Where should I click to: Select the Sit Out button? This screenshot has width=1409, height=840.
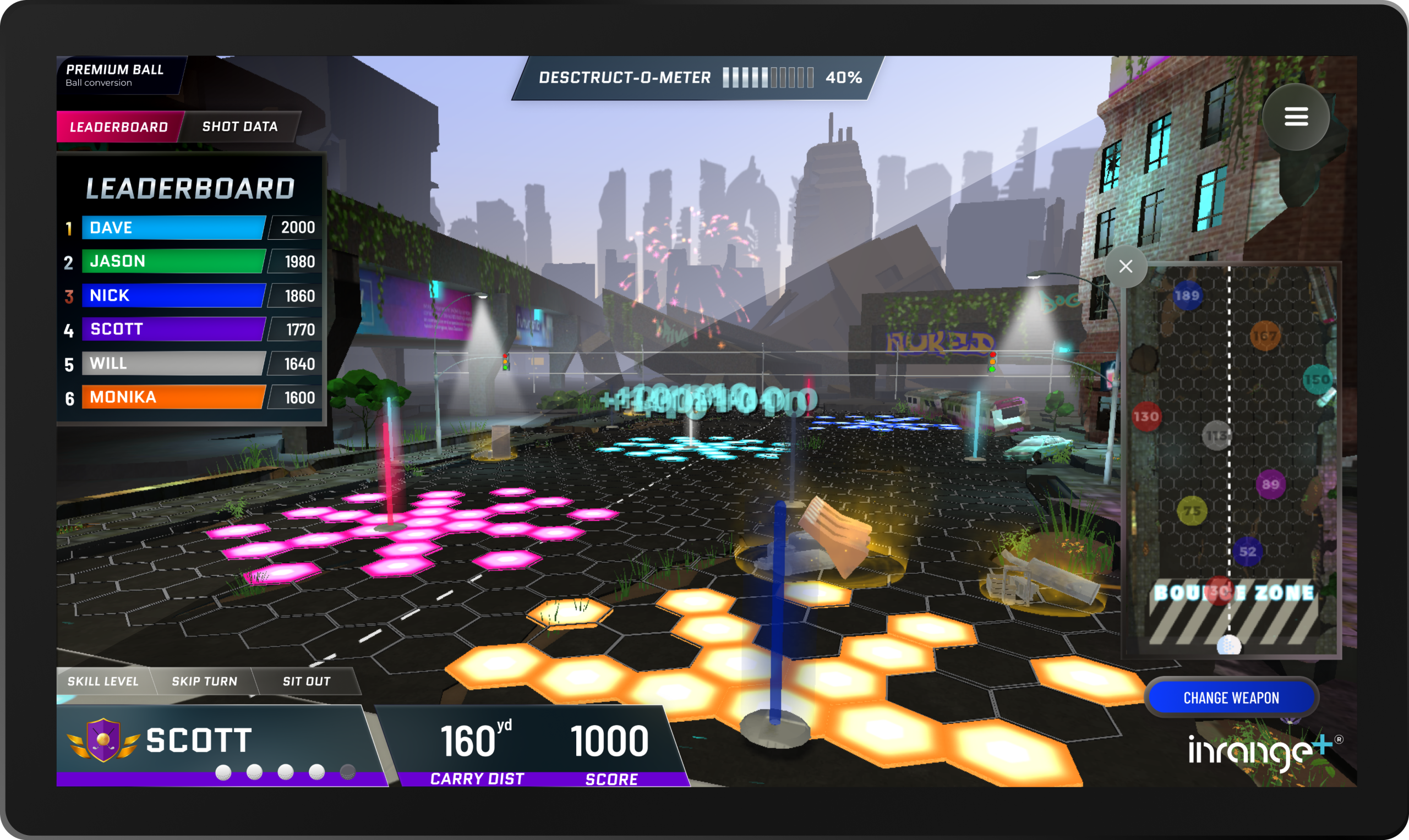click(307, 681)
